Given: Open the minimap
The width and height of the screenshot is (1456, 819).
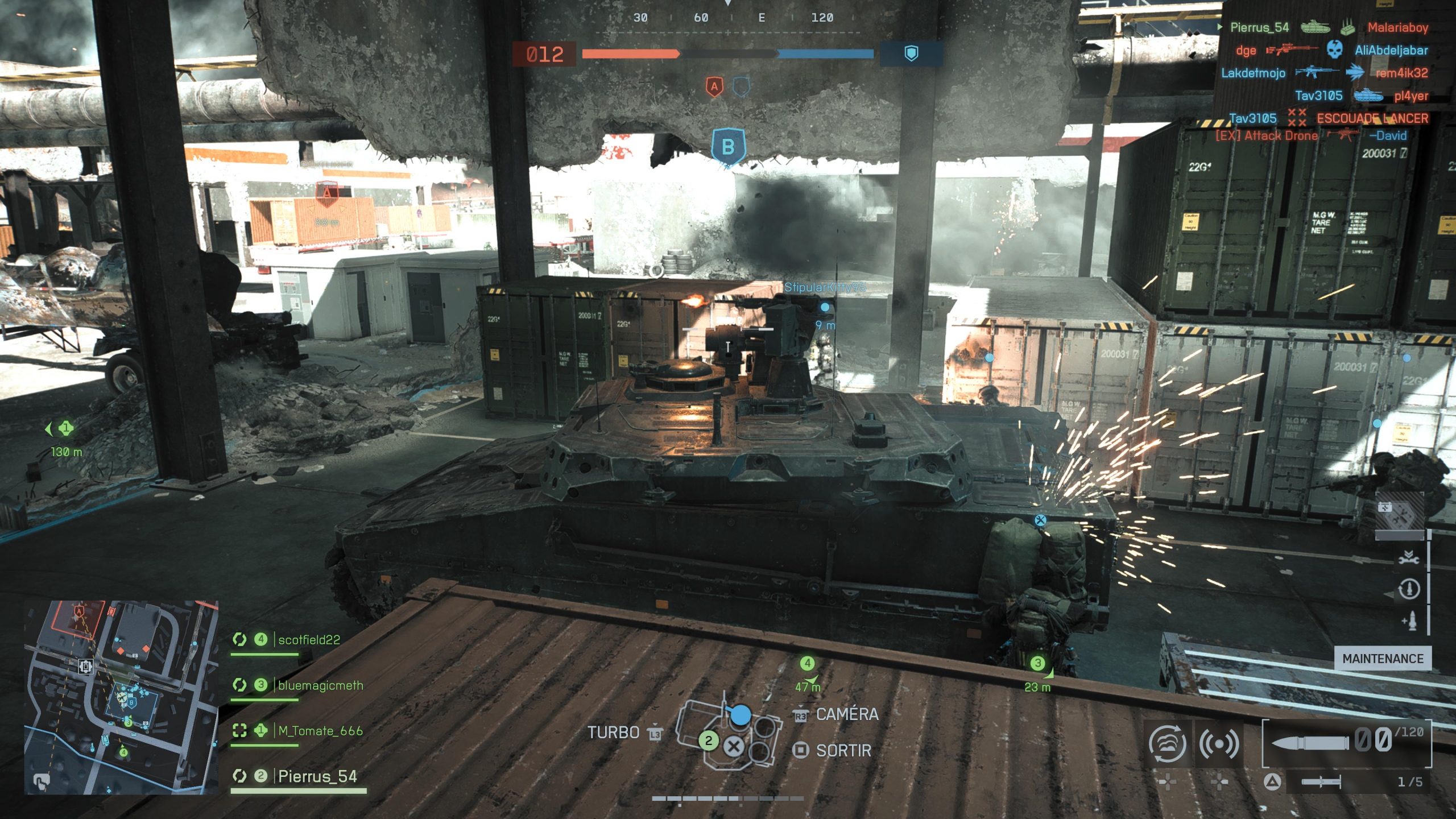Looking at the screenshot, I should coord(121,697).
